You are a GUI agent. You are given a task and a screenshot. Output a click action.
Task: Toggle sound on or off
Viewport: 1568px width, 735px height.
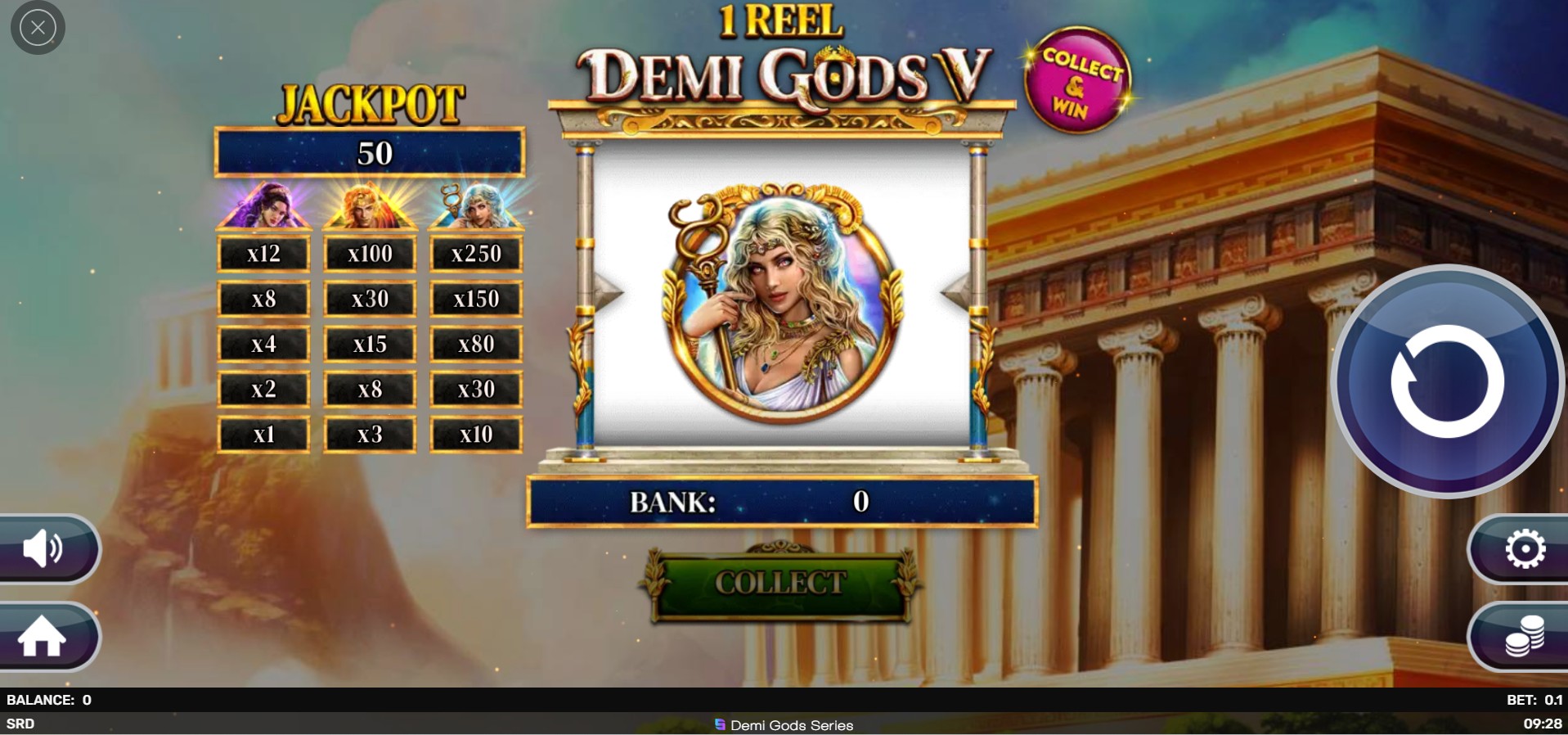[45, 550]
